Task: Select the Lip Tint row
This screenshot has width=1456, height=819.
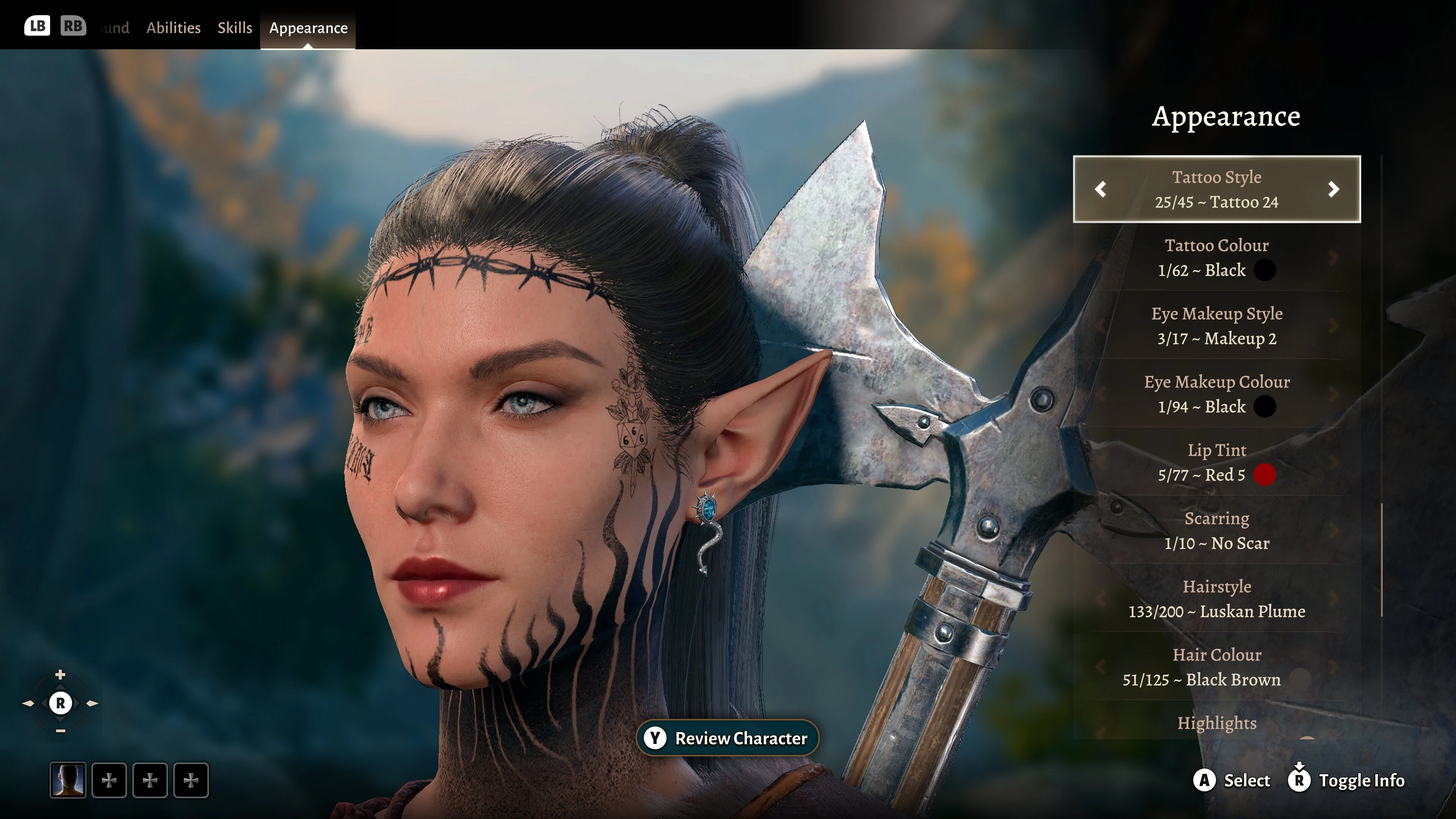Action: point(1216,462)
